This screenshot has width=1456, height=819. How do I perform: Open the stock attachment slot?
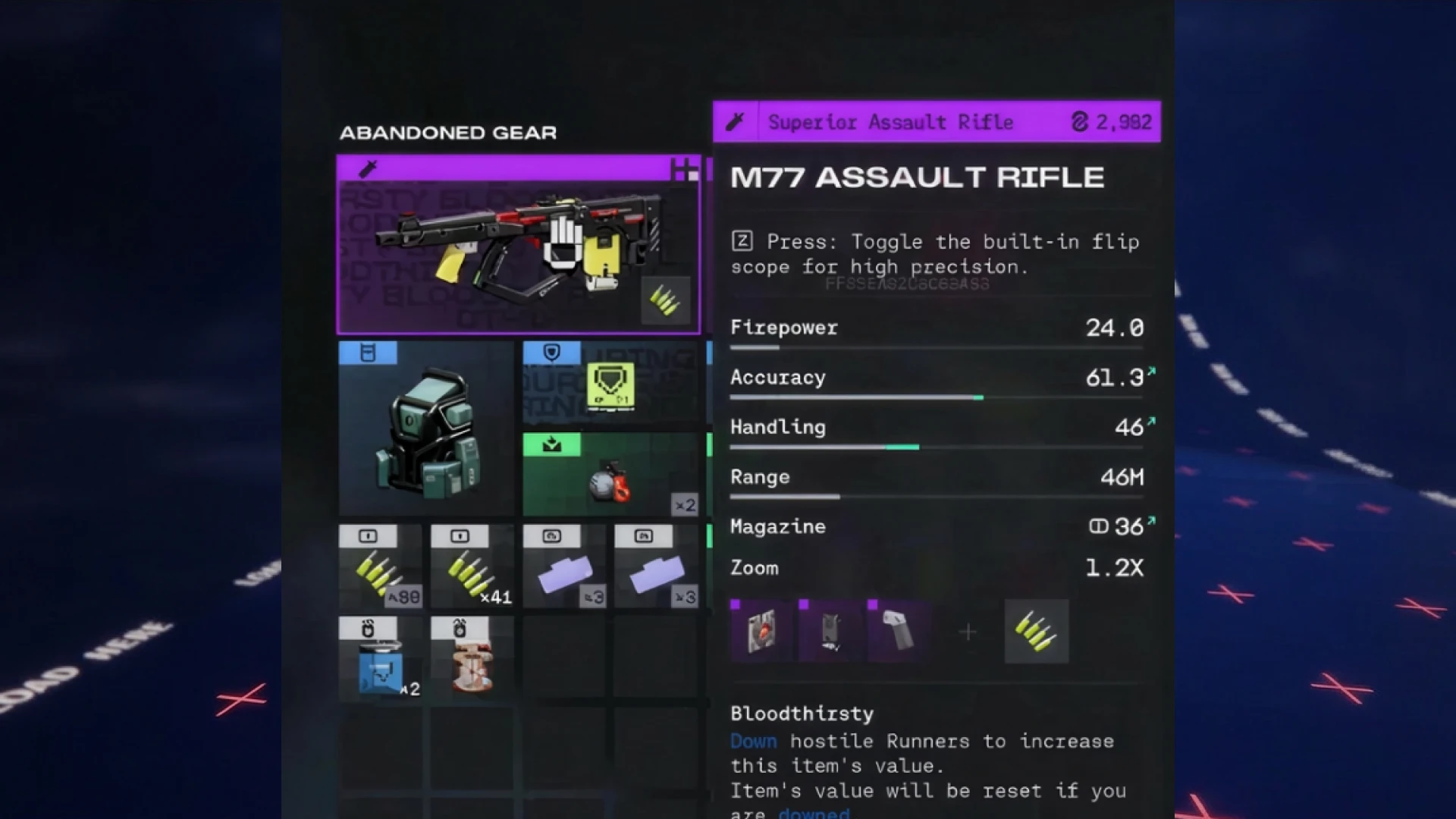coord(830,632)
